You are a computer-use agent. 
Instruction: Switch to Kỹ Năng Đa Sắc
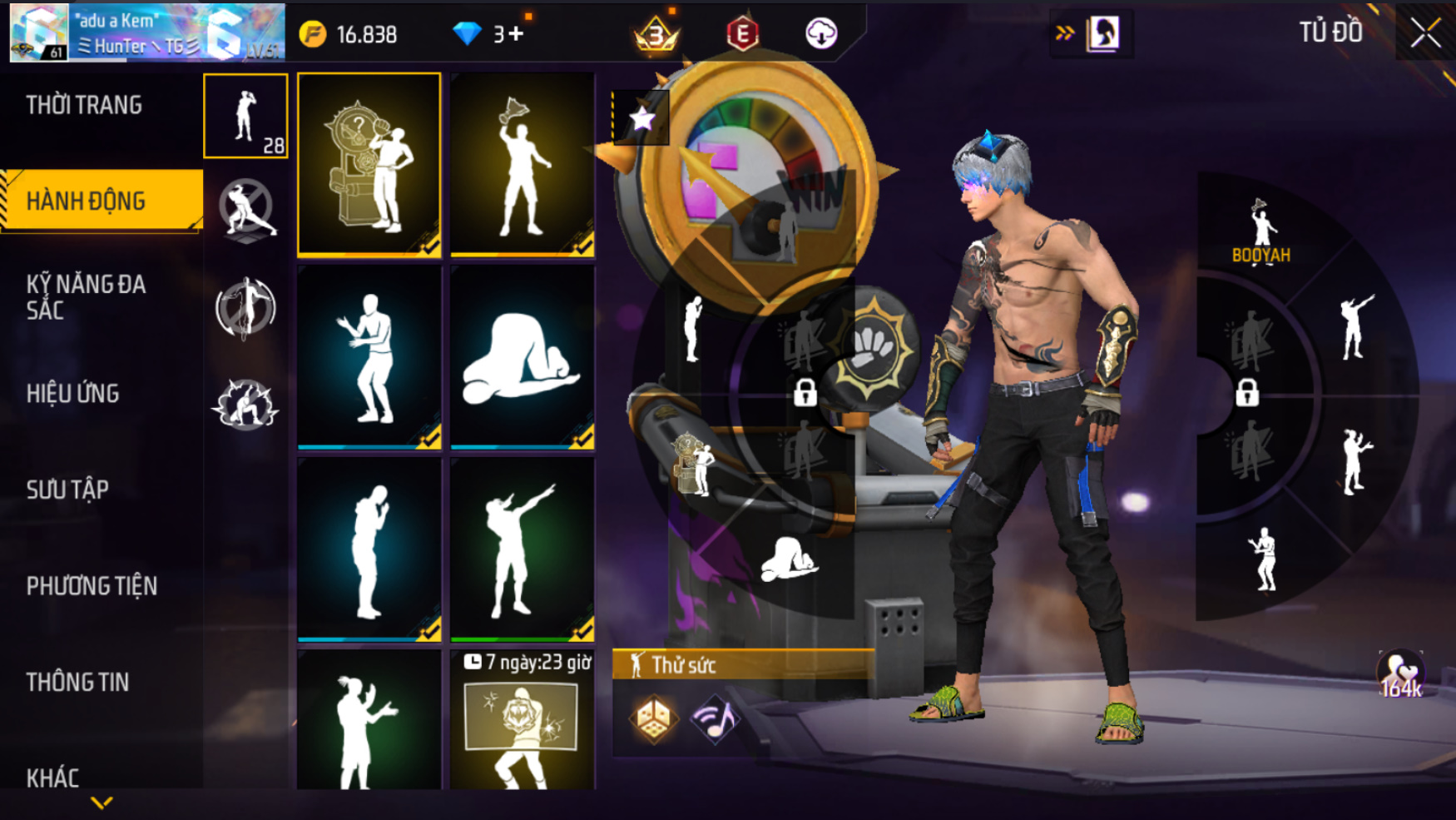(x=86, y=297)
